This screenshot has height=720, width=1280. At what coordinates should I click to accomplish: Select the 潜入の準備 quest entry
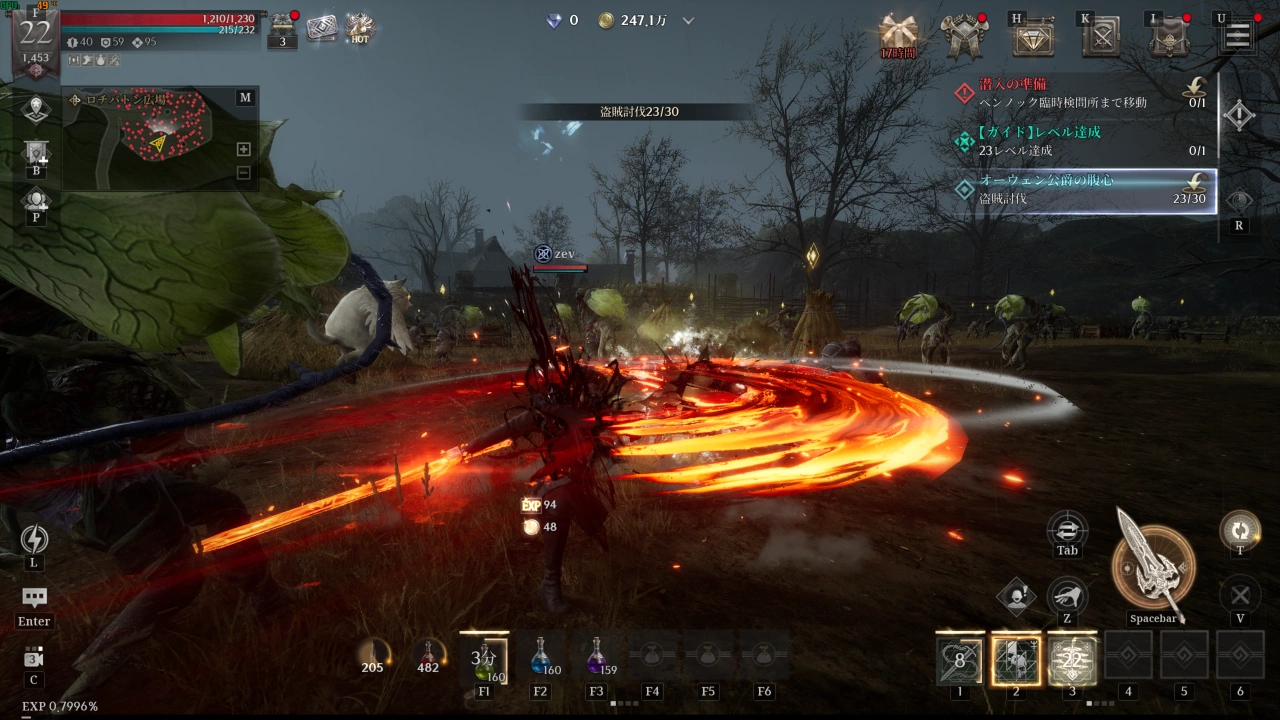point(1080,93)
